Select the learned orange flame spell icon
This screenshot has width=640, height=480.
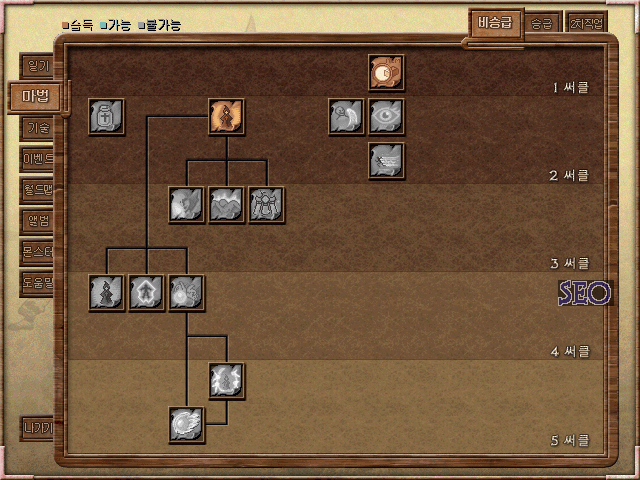(x=227, y=117)
